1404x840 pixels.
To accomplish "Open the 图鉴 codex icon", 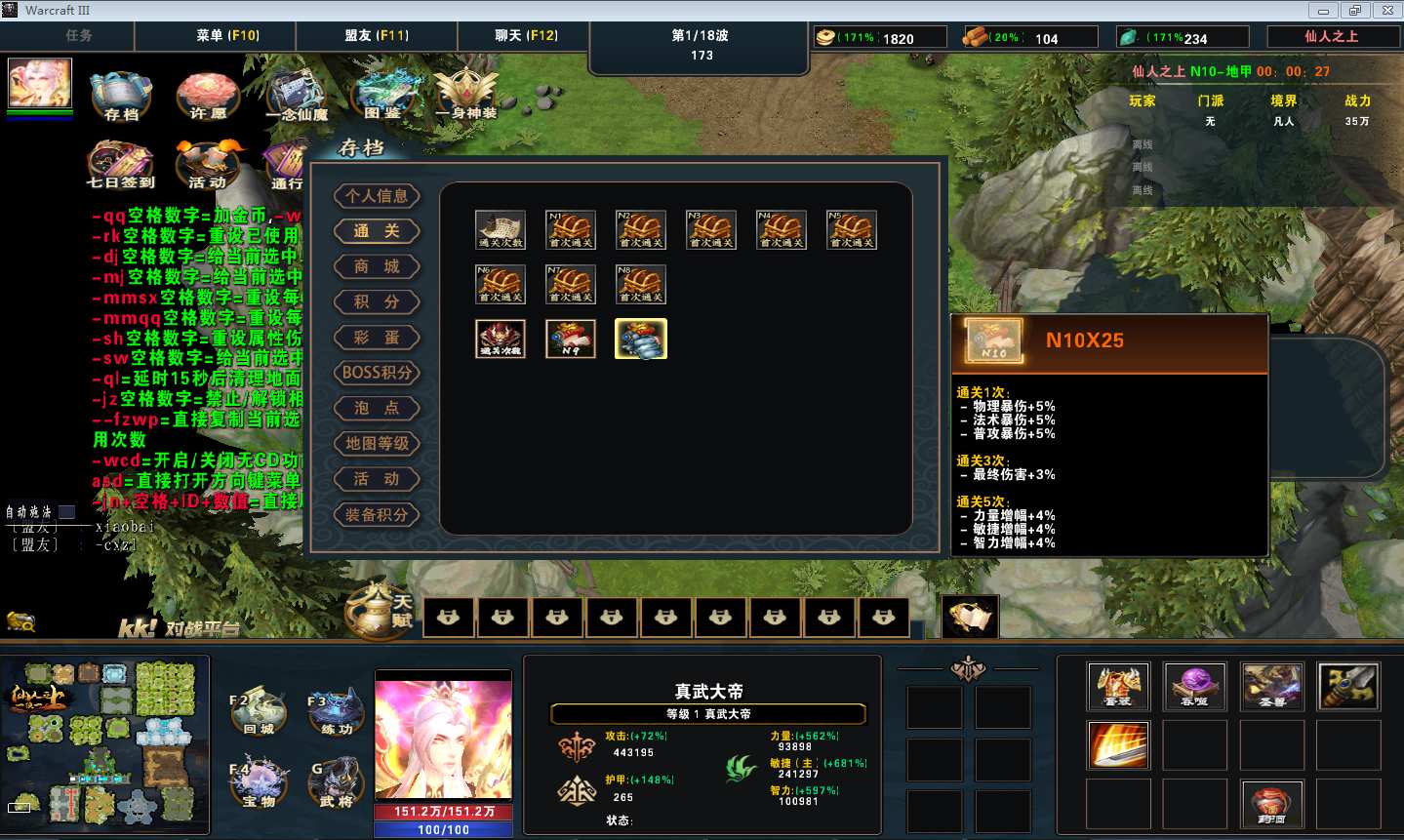I will click(x=382, y=96).
